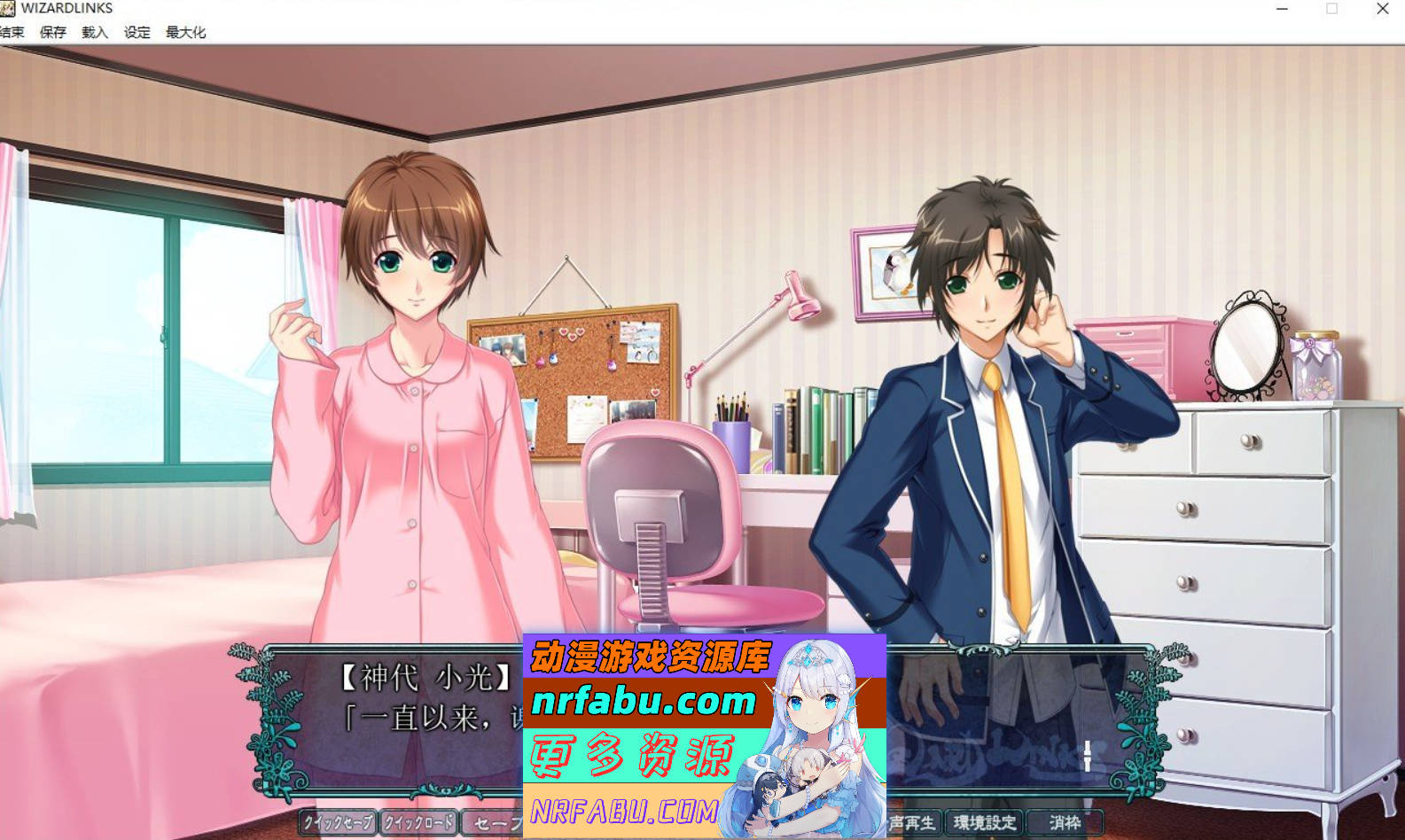This screenshot has width=1405, height=840.
Task: Minimize the WIZARDLINKS window
Action: [1282, 9]
